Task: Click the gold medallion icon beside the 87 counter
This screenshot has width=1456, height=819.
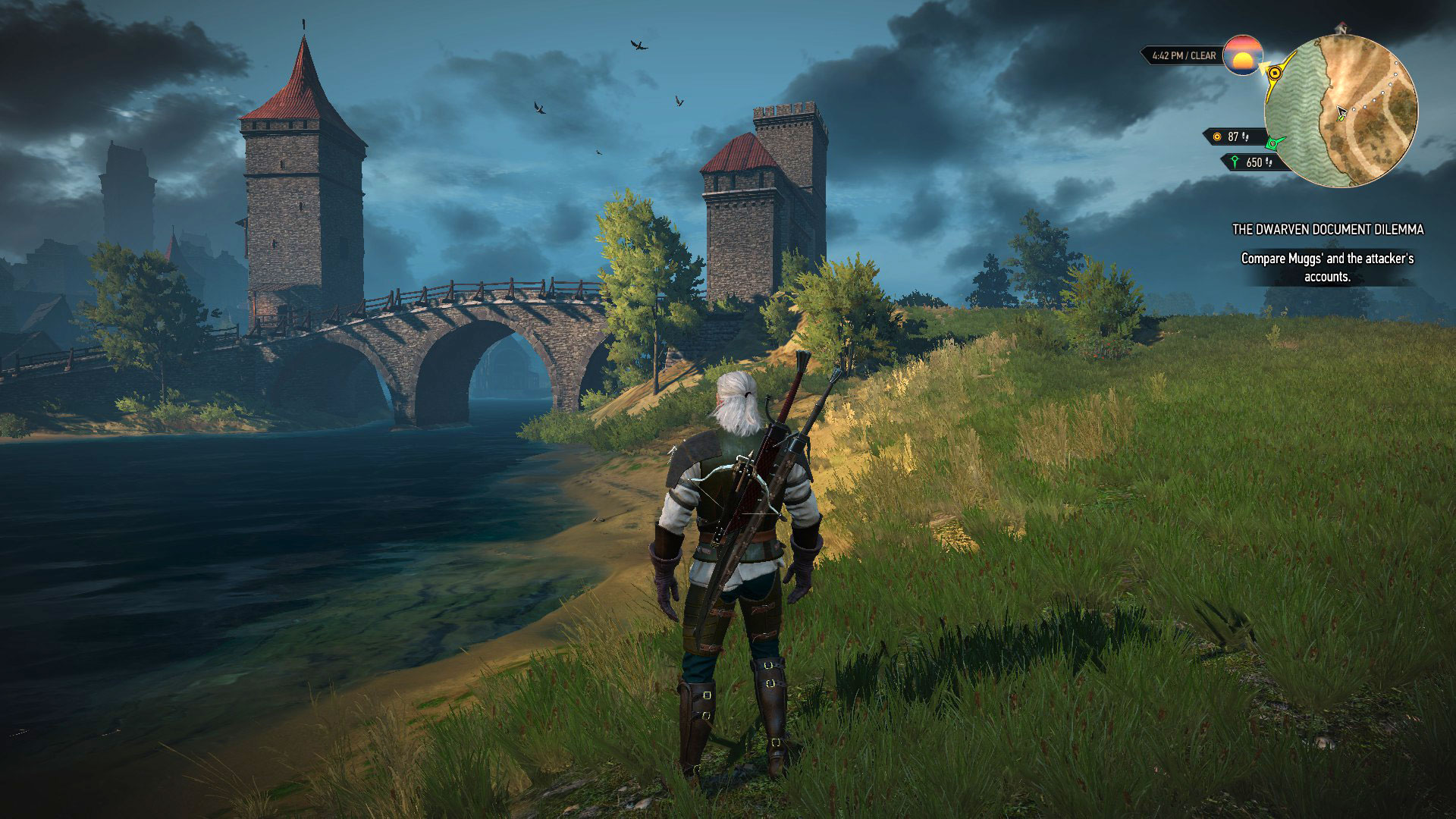Action: pyautogui.click(x=1216, y=136)
